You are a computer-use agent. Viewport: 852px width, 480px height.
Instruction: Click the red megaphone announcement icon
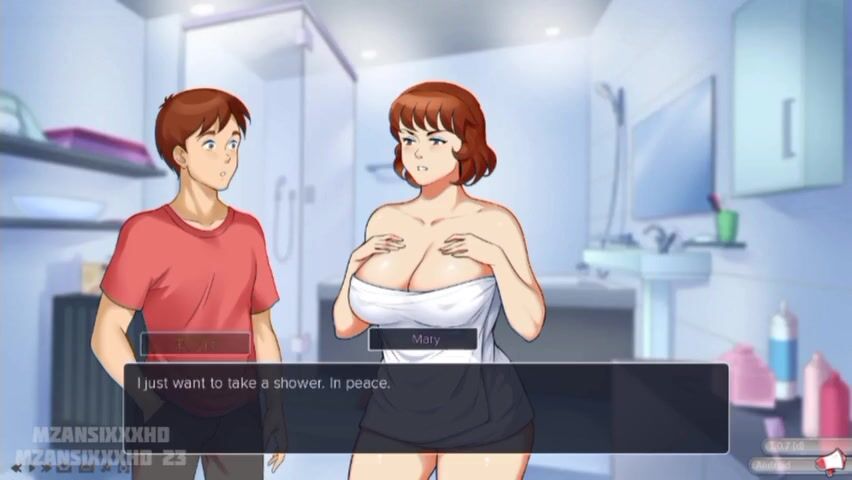tap(830, 461)
